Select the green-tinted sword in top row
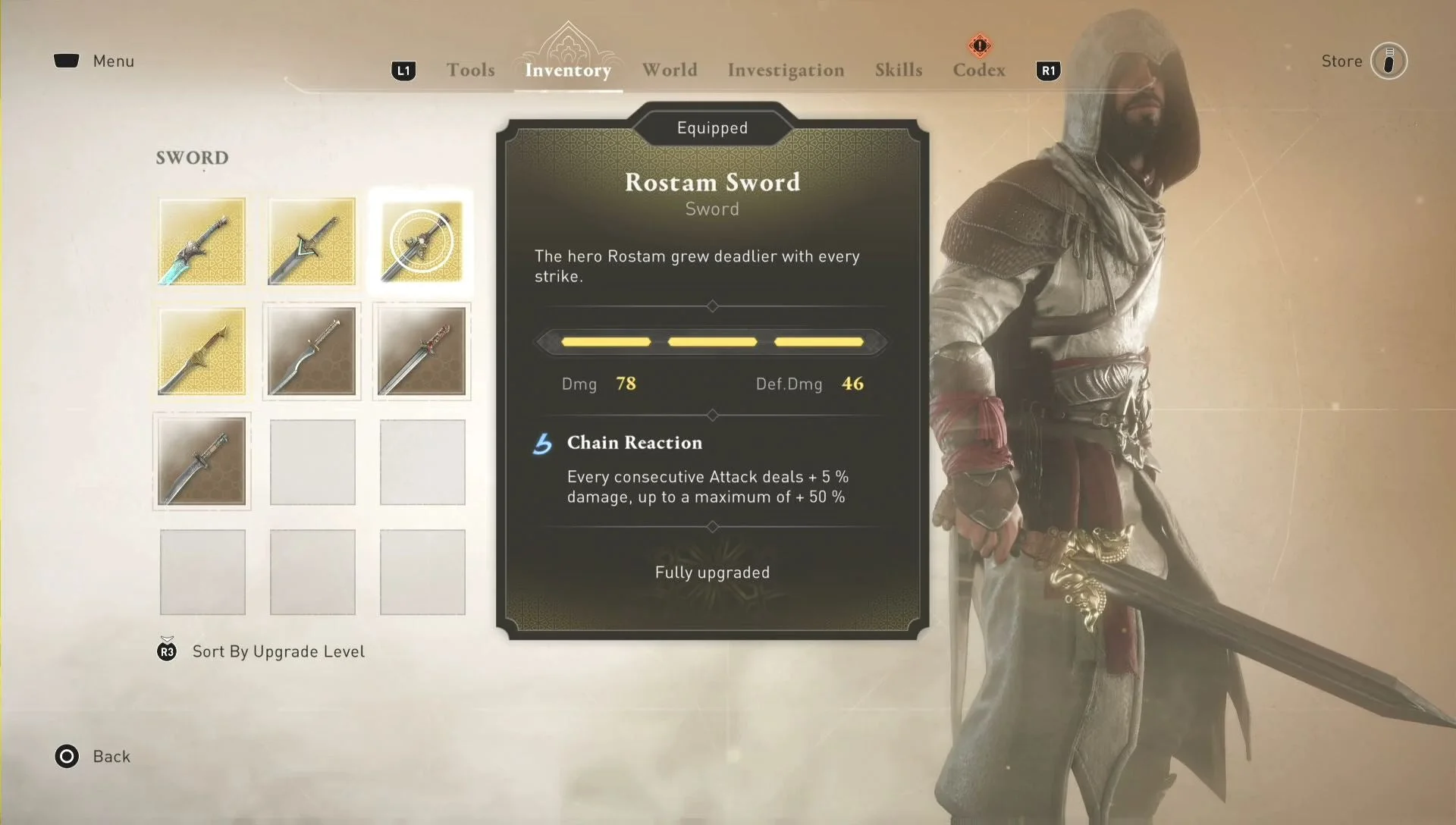Viewport: 1456px width, 825px height. (312, 242)
